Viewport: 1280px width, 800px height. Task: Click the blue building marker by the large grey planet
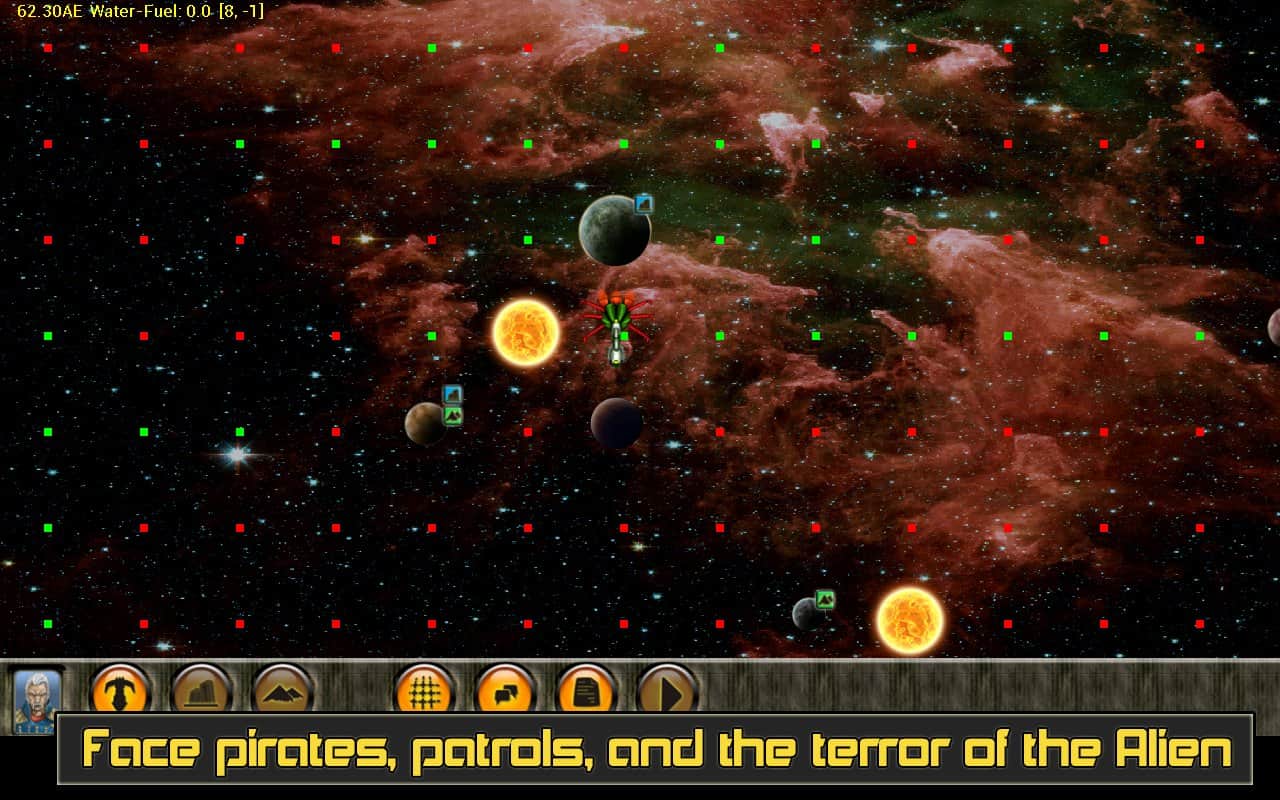(x=644, y=204)
